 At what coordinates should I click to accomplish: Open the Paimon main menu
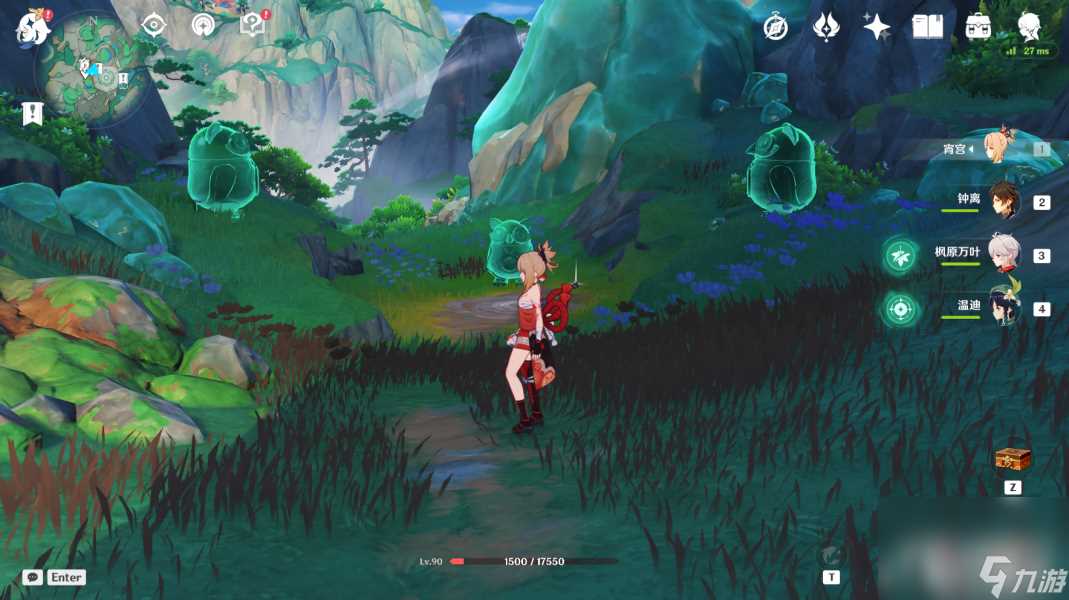33,28
